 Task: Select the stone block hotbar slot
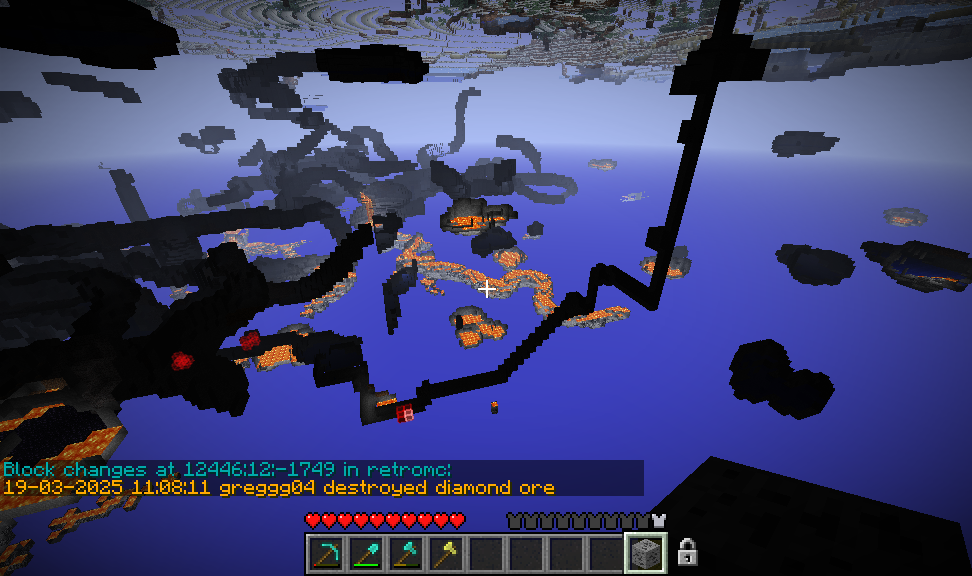coord(645,553)
